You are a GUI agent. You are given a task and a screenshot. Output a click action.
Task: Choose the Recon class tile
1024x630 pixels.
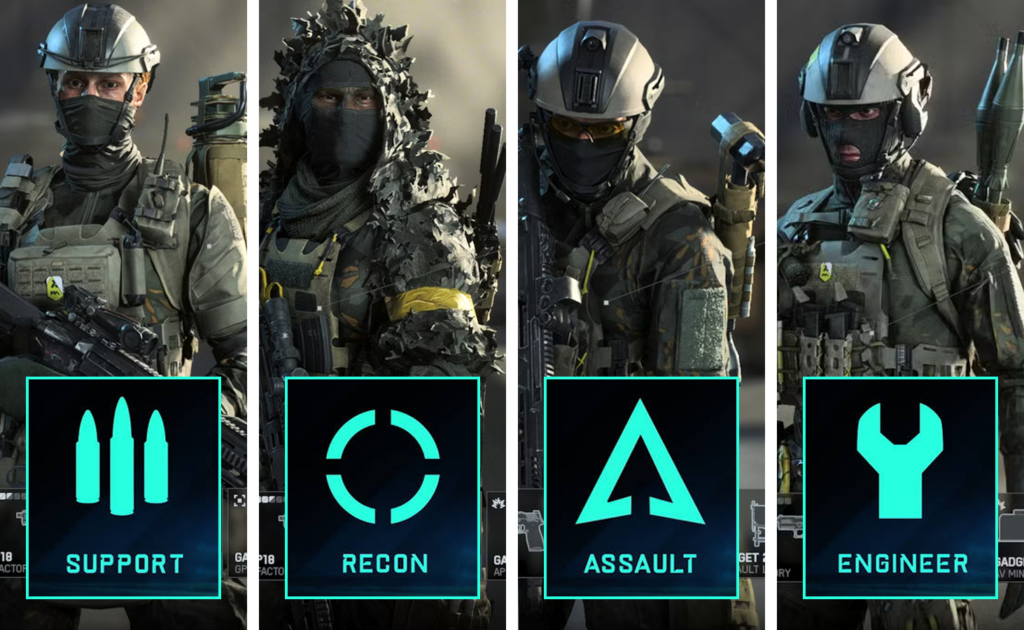(x=383, y=487)
